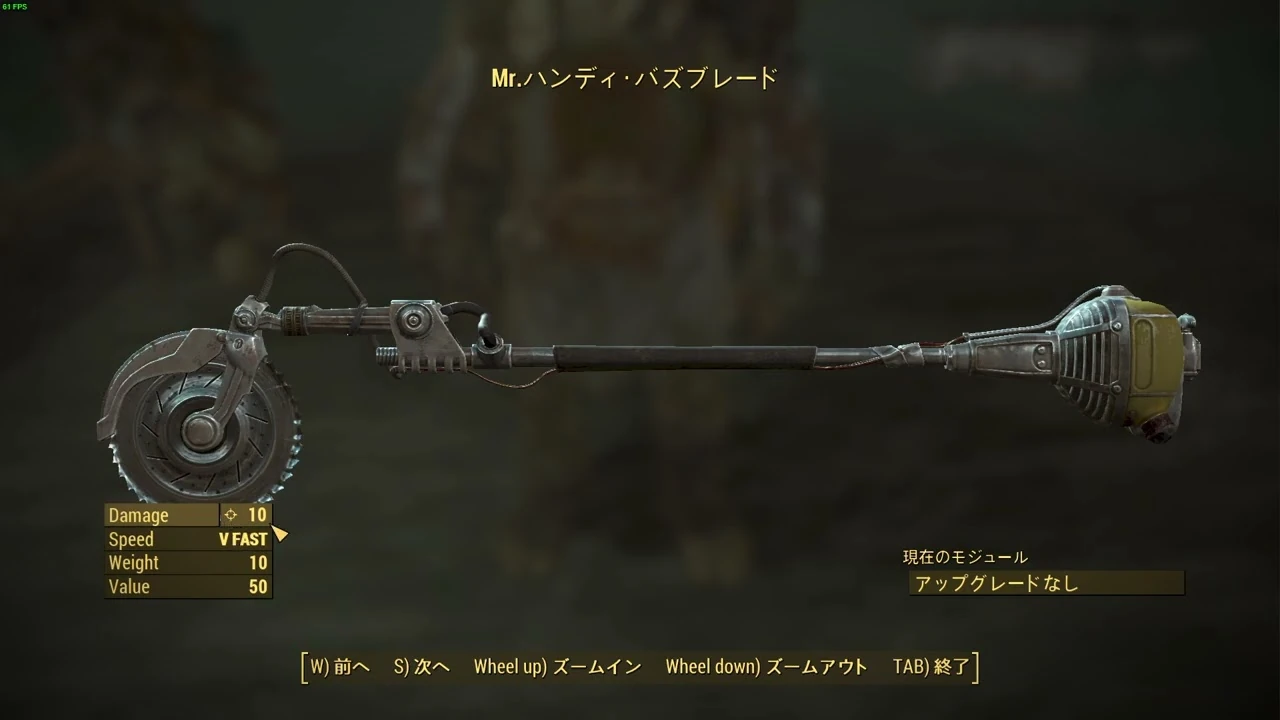Click the TAB) 終了 exit hint
Viewport: 1280px width, 720px height.
pos(931,665)
